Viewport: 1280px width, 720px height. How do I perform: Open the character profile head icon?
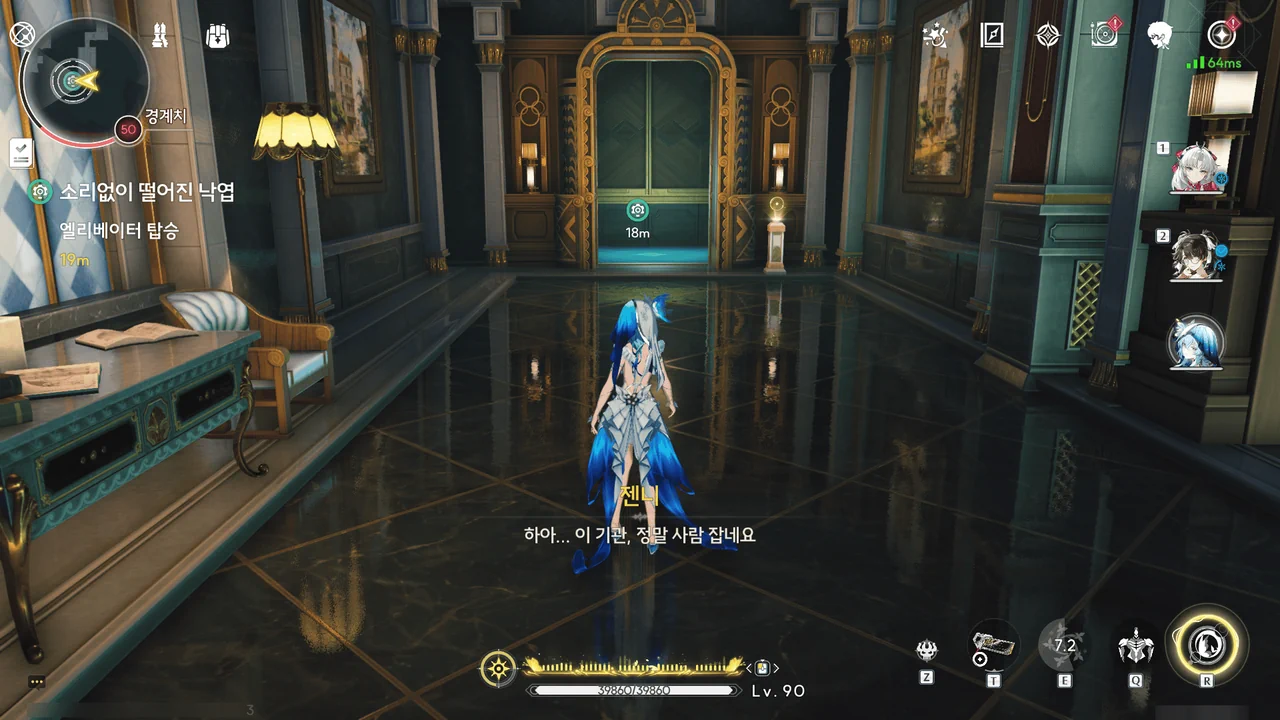coord(1160,36)
